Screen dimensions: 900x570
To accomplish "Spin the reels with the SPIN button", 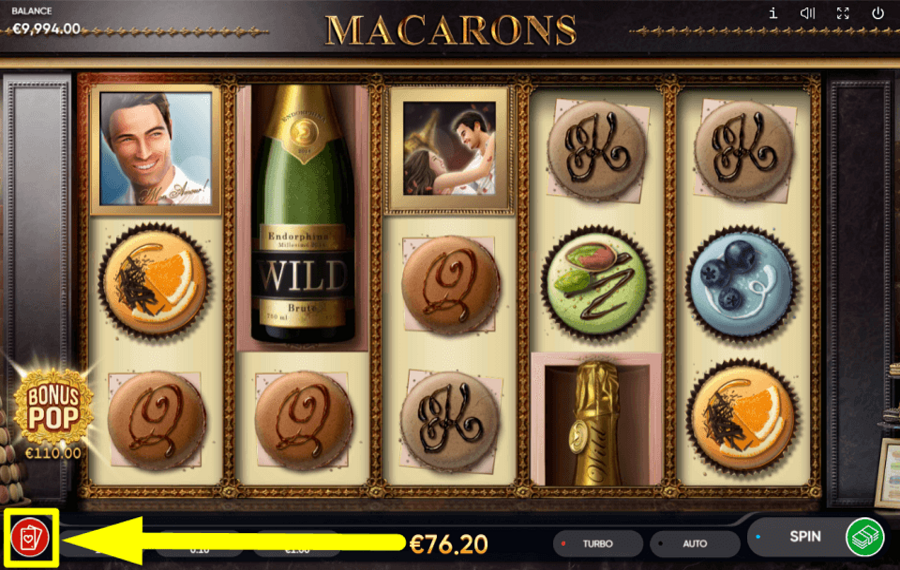I will point(804,537).
